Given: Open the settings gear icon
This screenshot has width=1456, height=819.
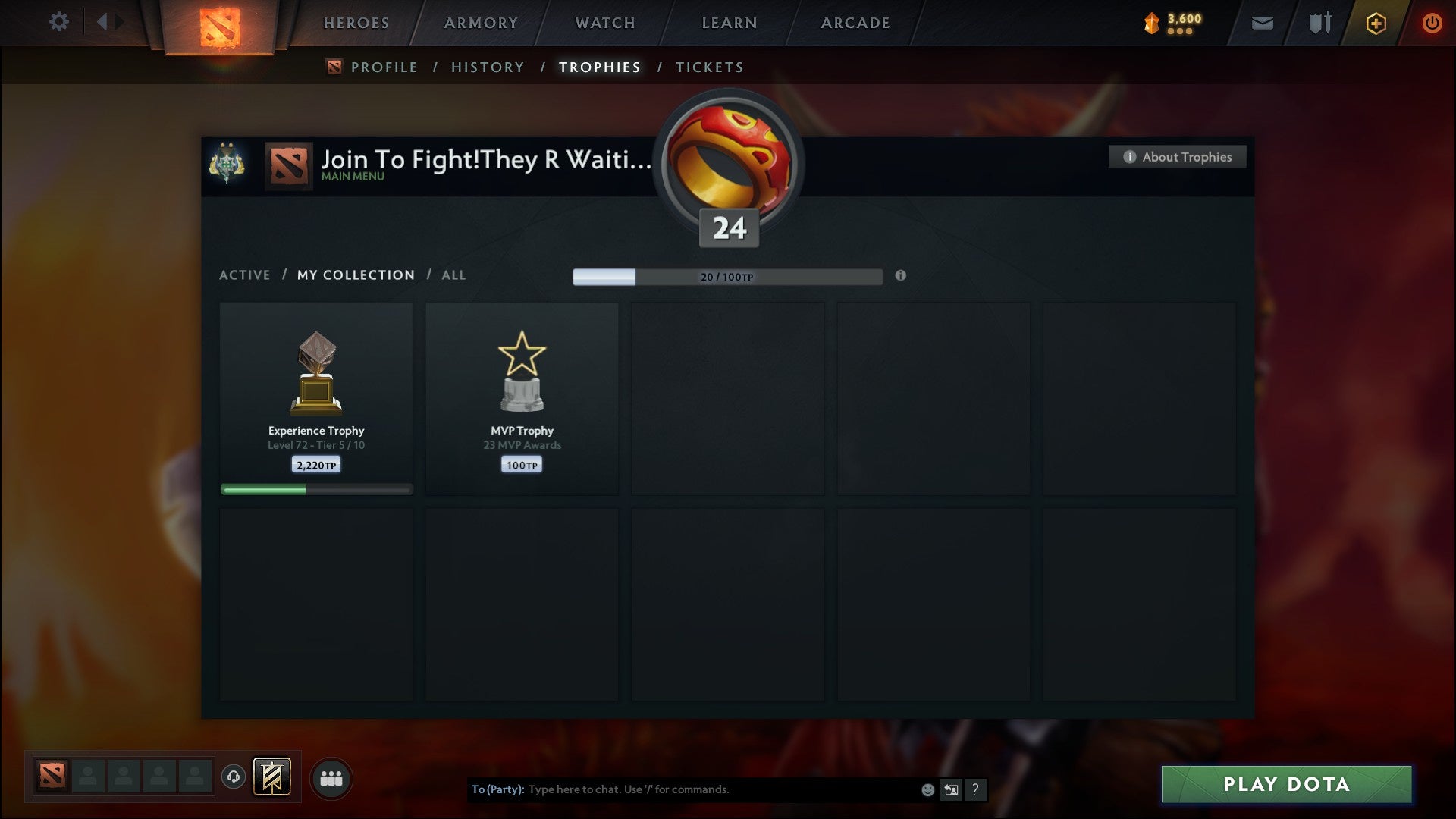Looking at the screenshot, I should point(59,22).
